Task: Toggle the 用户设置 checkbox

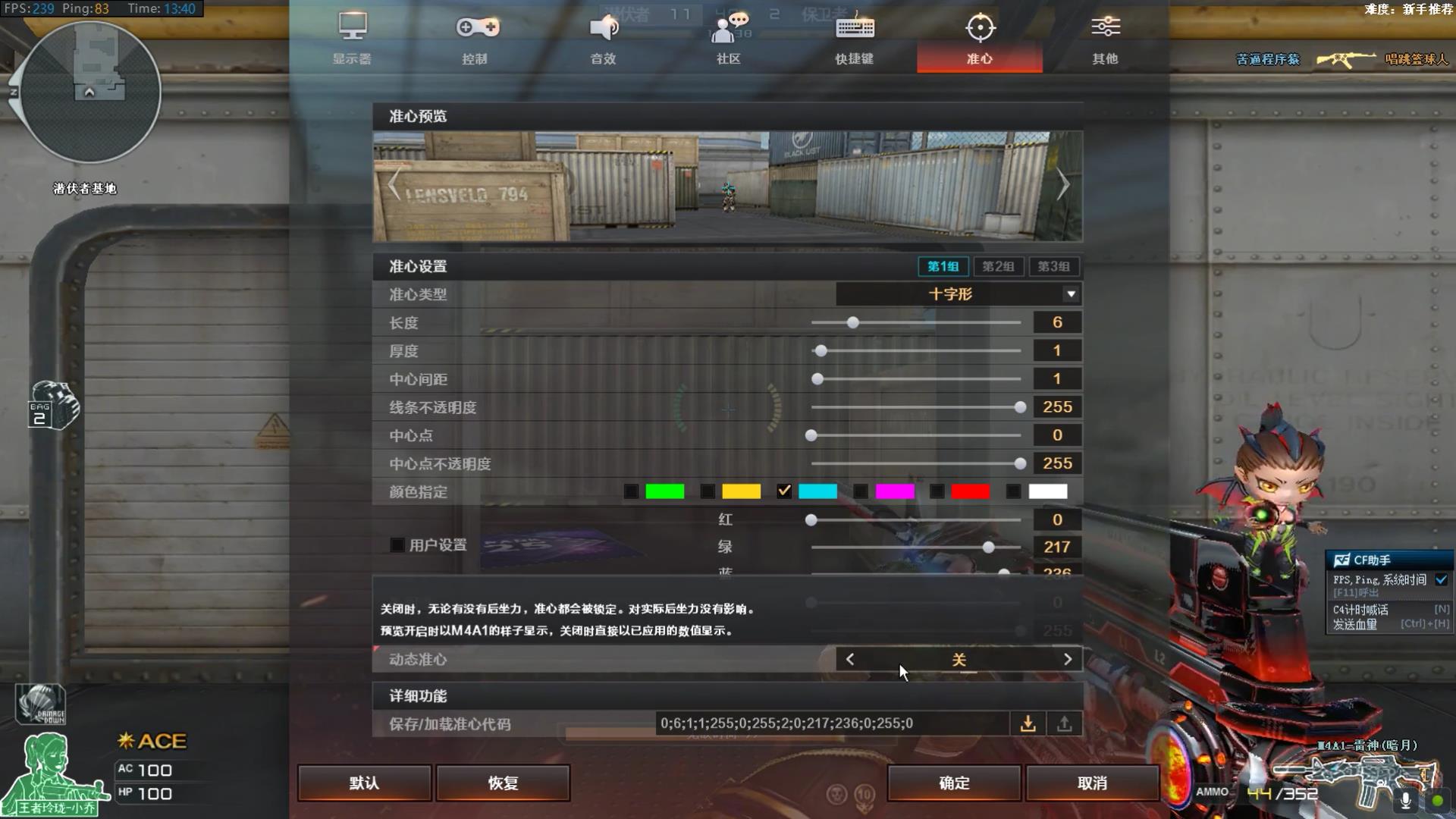Action: (397, 544)
